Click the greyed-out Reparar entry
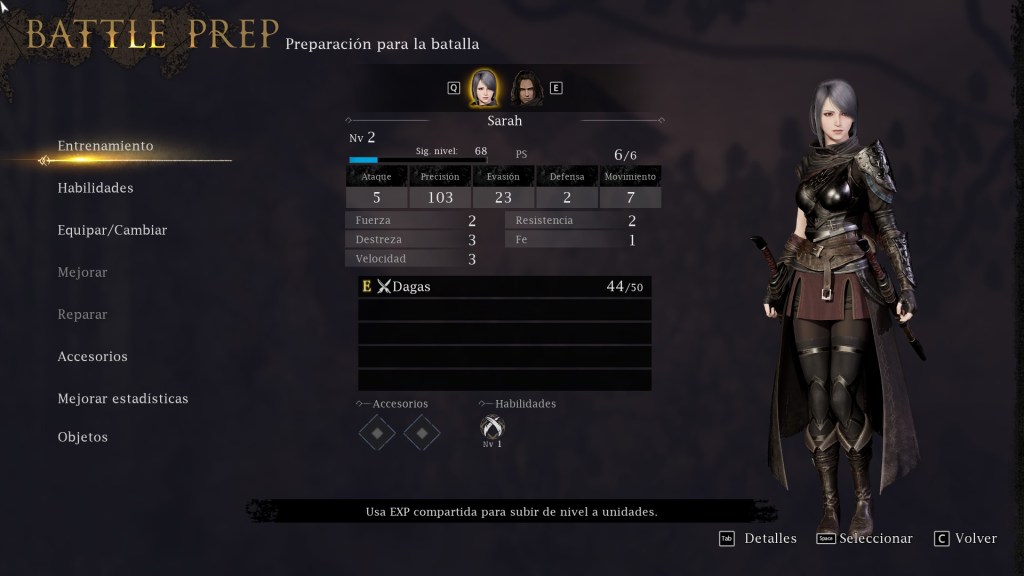 (83, 314)
